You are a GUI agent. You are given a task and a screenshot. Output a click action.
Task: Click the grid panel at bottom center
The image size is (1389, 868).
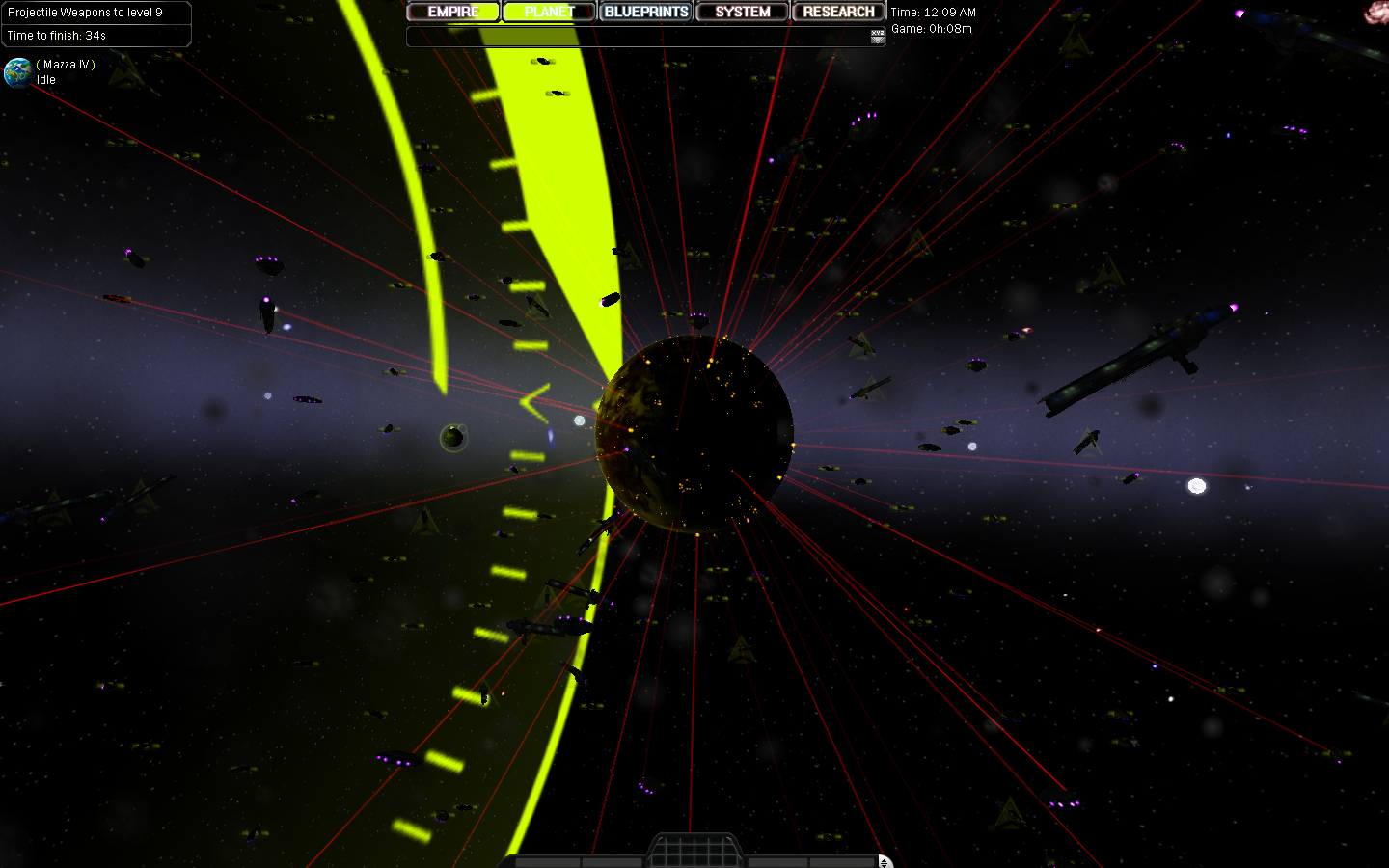[694, 851]
